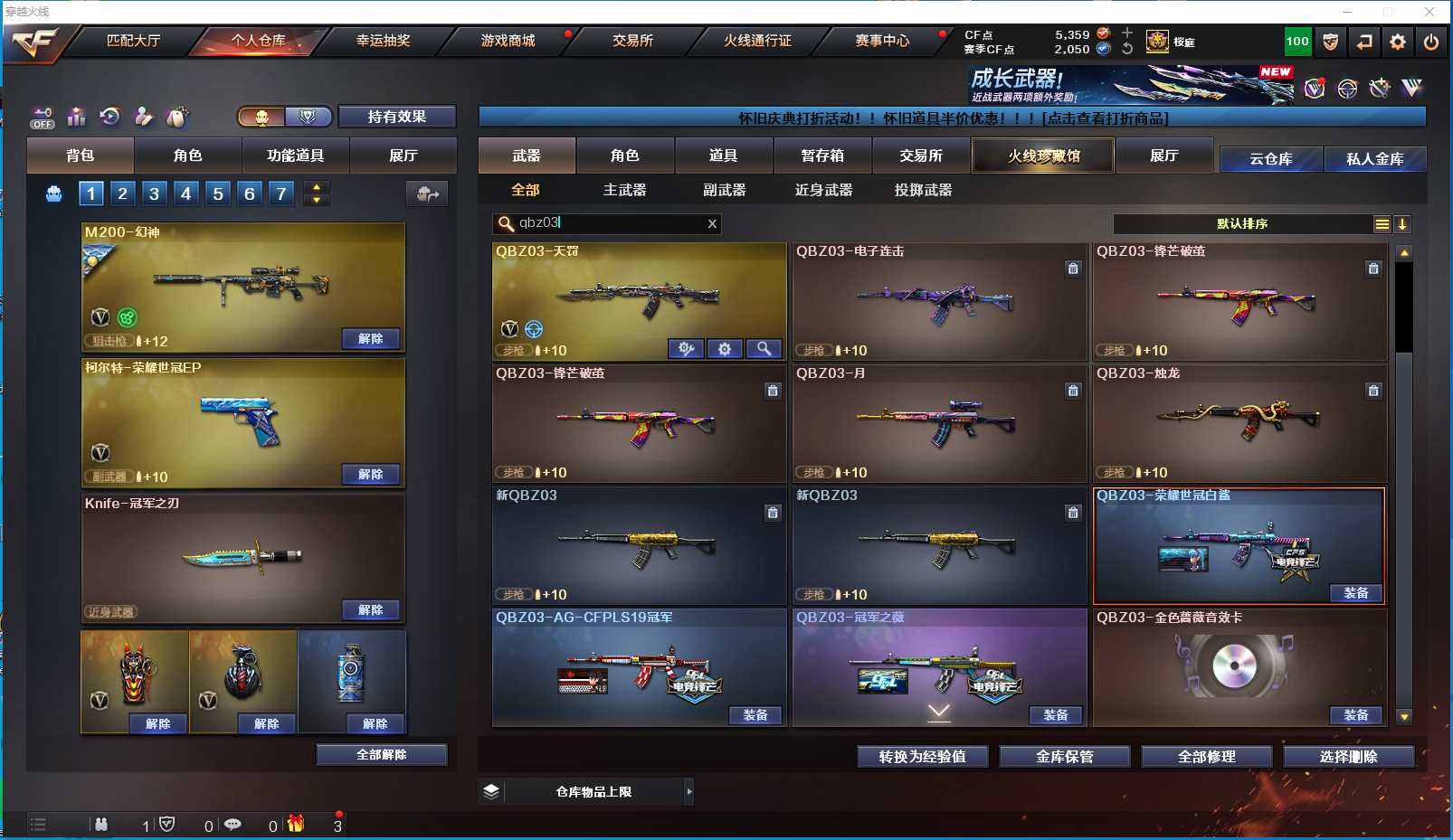Unequip the M200-幻神 sniper rifle
The height and width of the screenshot is (840, 1453).
coord(370,339)
